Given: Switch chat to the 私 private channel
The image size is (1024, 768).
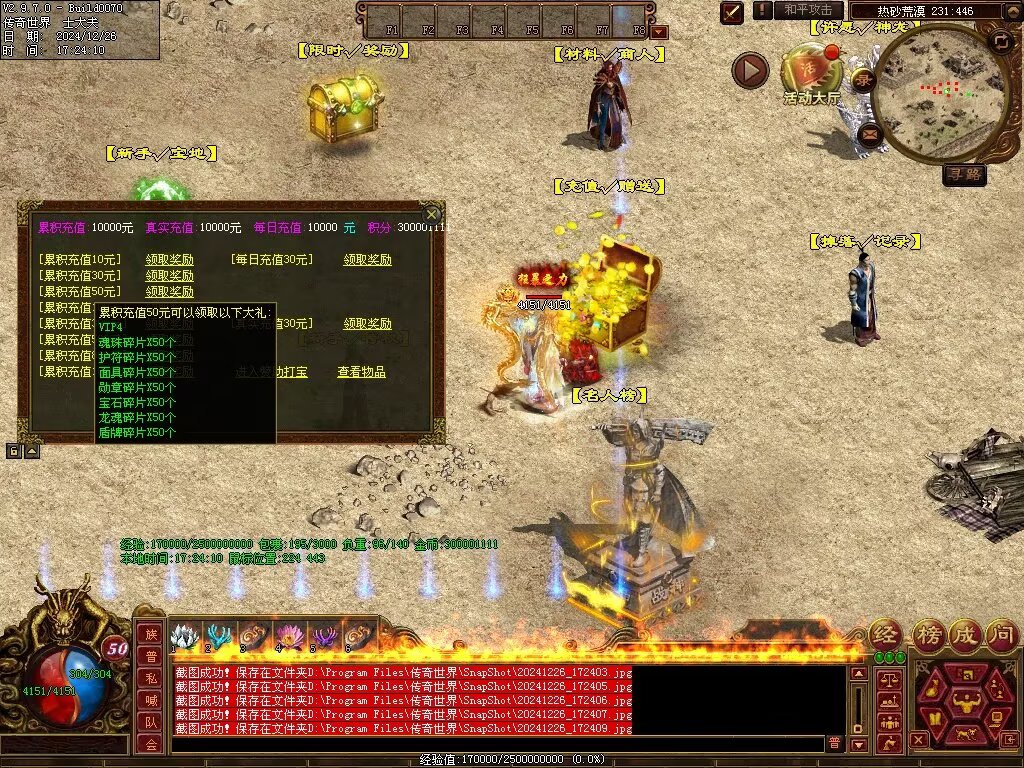Looking at the screenshot, I should point(150,677).
